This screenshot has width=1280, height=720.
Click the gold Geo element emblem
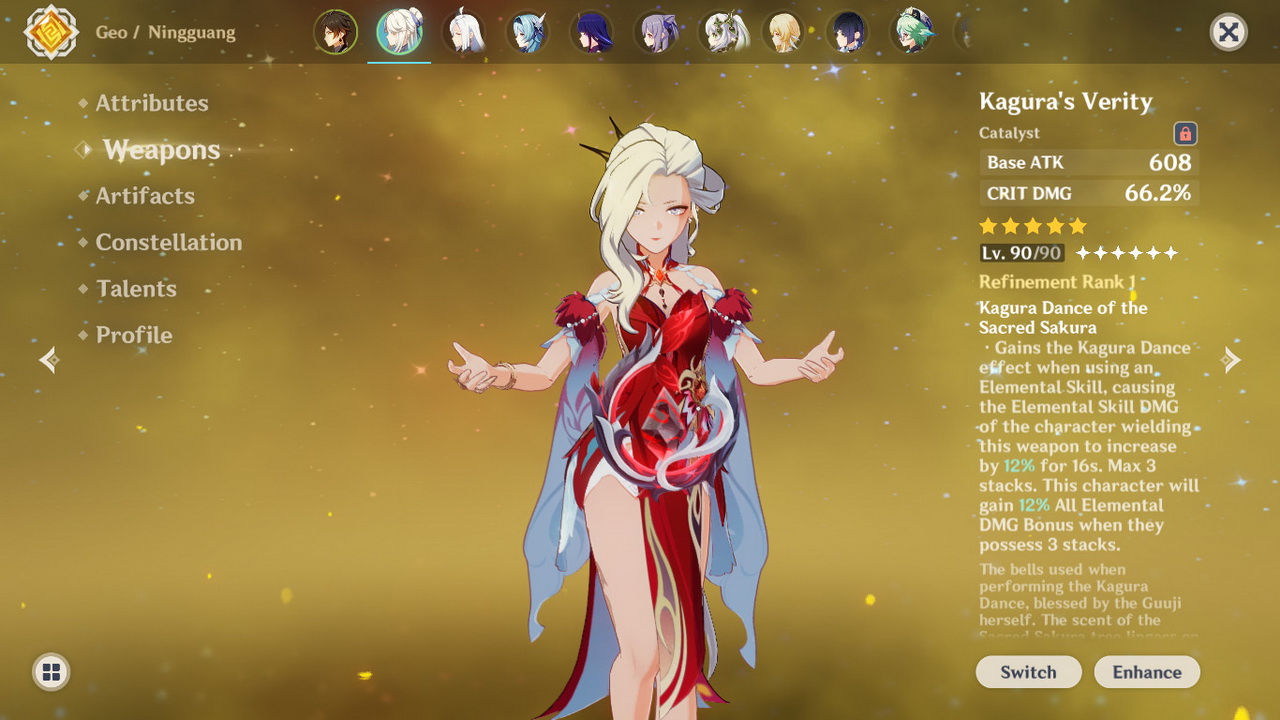click(51, 32)
